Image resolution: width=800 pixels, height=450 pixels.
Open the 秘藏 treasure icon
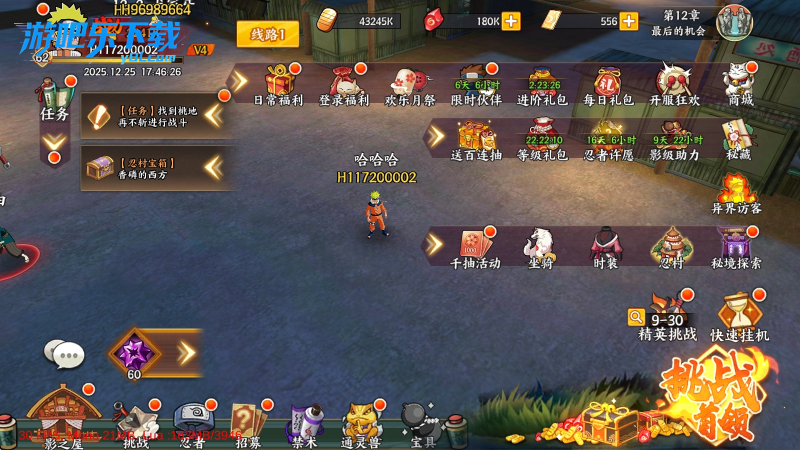(x=739, y=138)
